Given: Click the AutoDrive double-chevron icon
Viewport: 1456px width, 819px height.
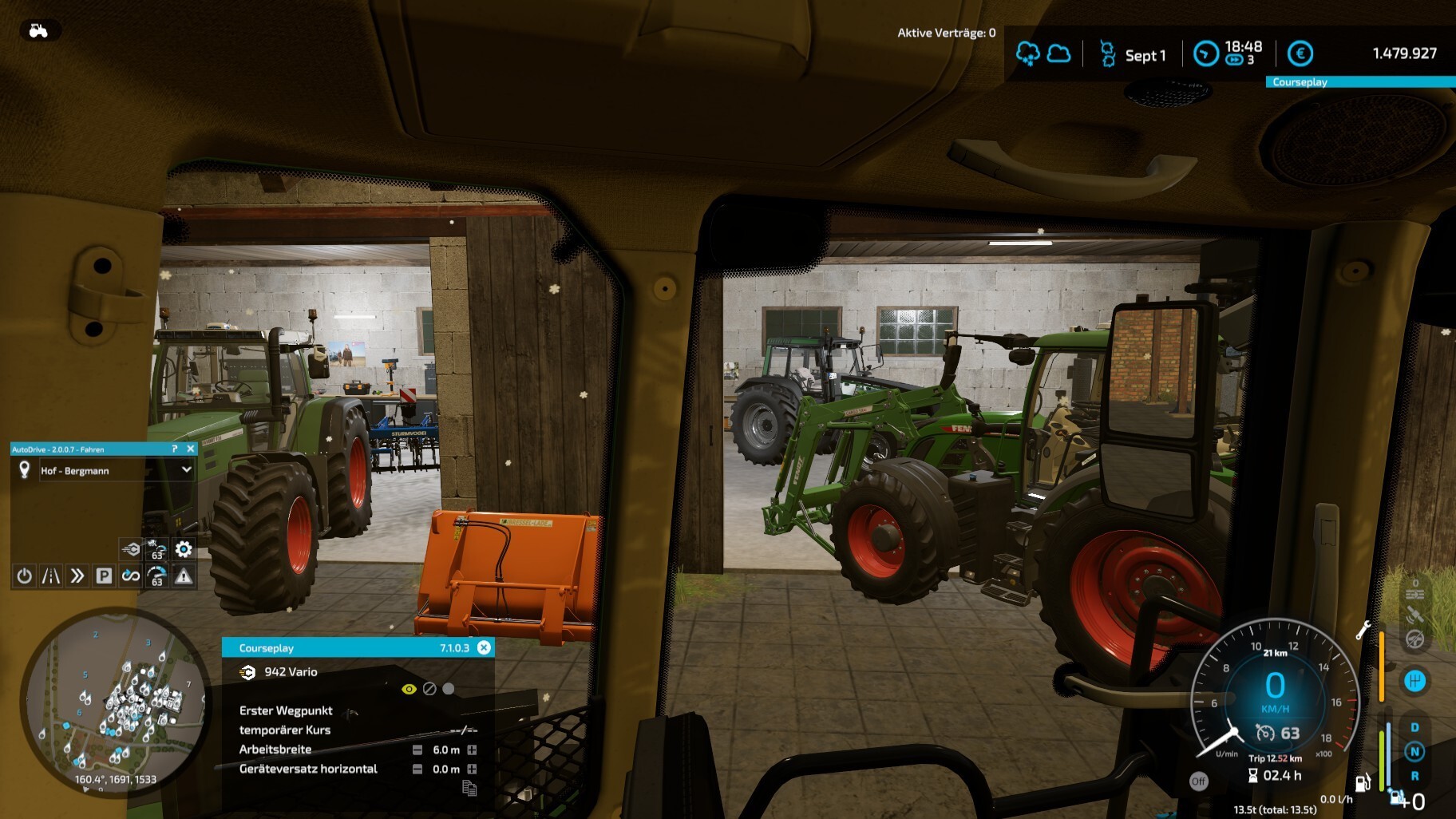Looking at the screenshot, I should click(x=77, y=576).
